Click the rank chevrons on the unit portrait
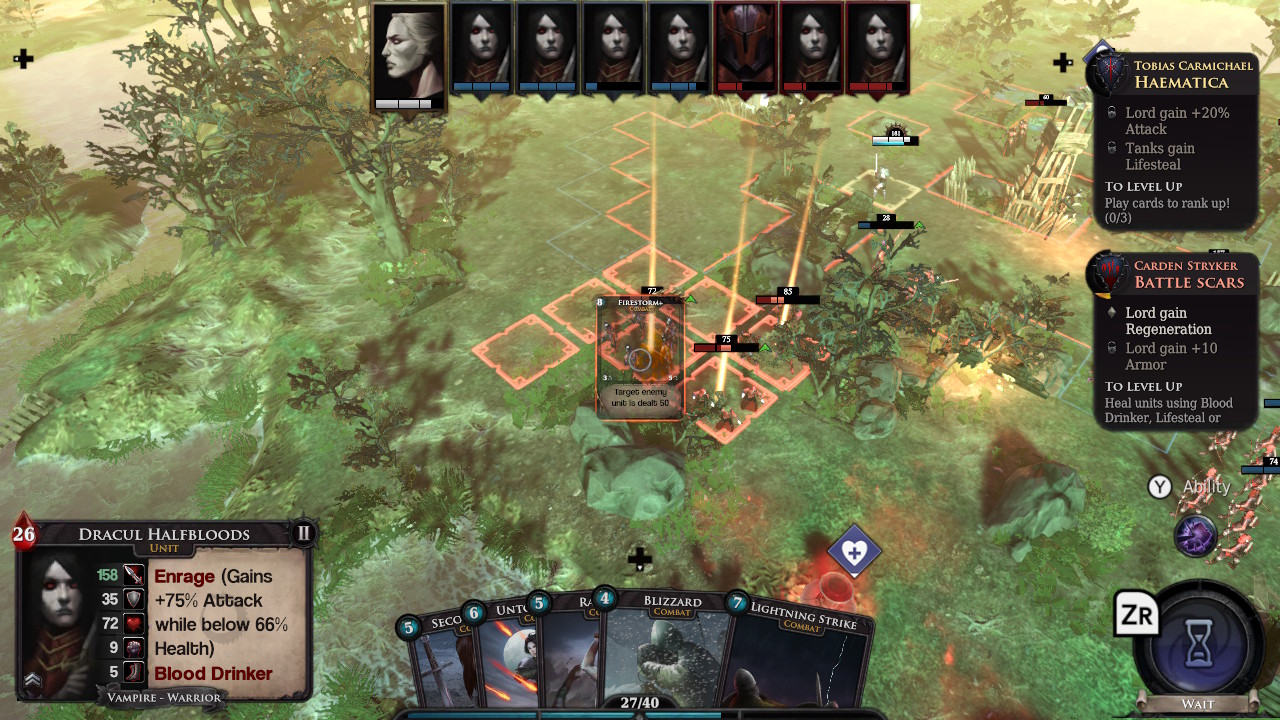 click(31, 681)
